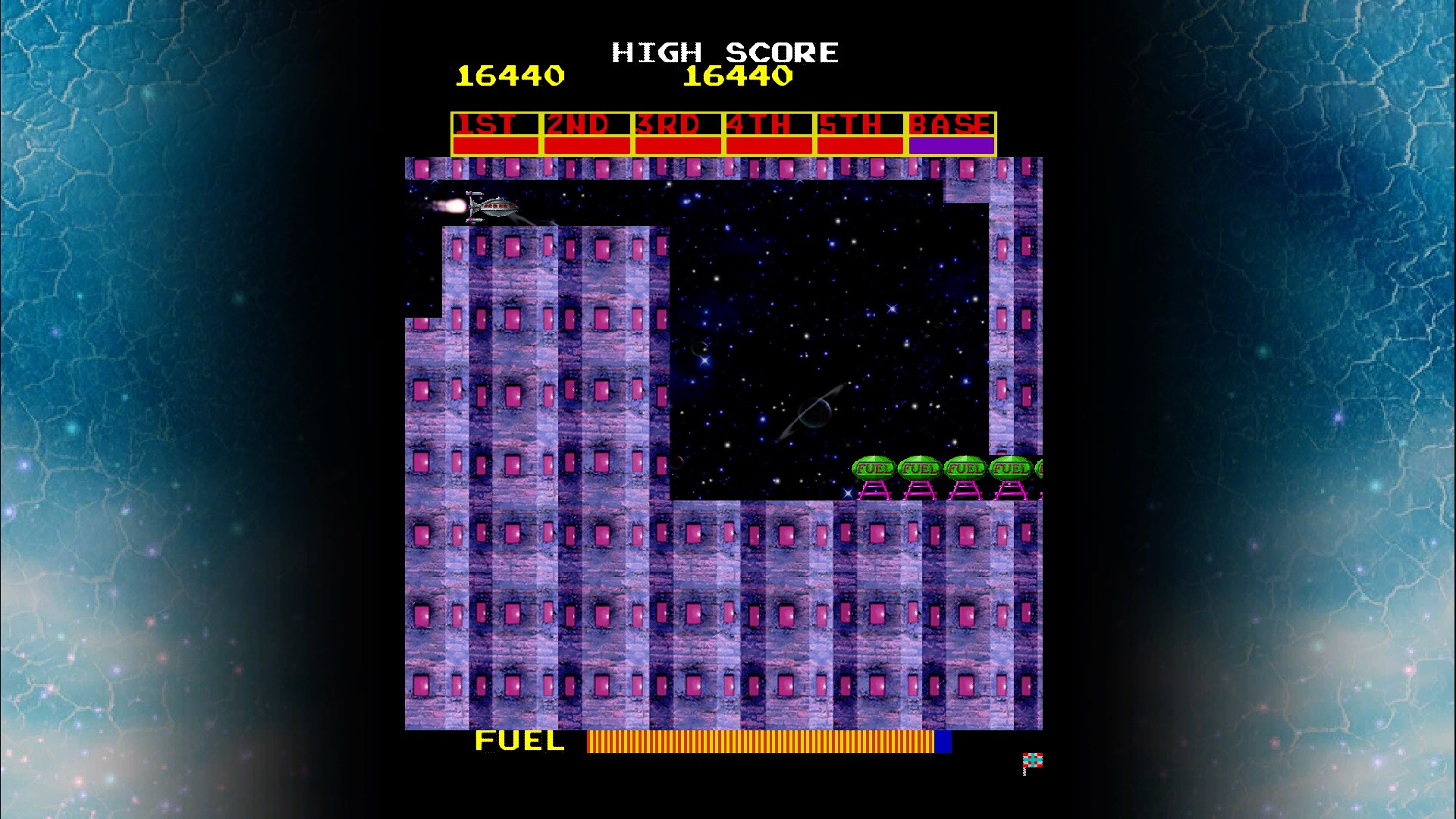Click the HIGH SCORE heading

point(724,52)
